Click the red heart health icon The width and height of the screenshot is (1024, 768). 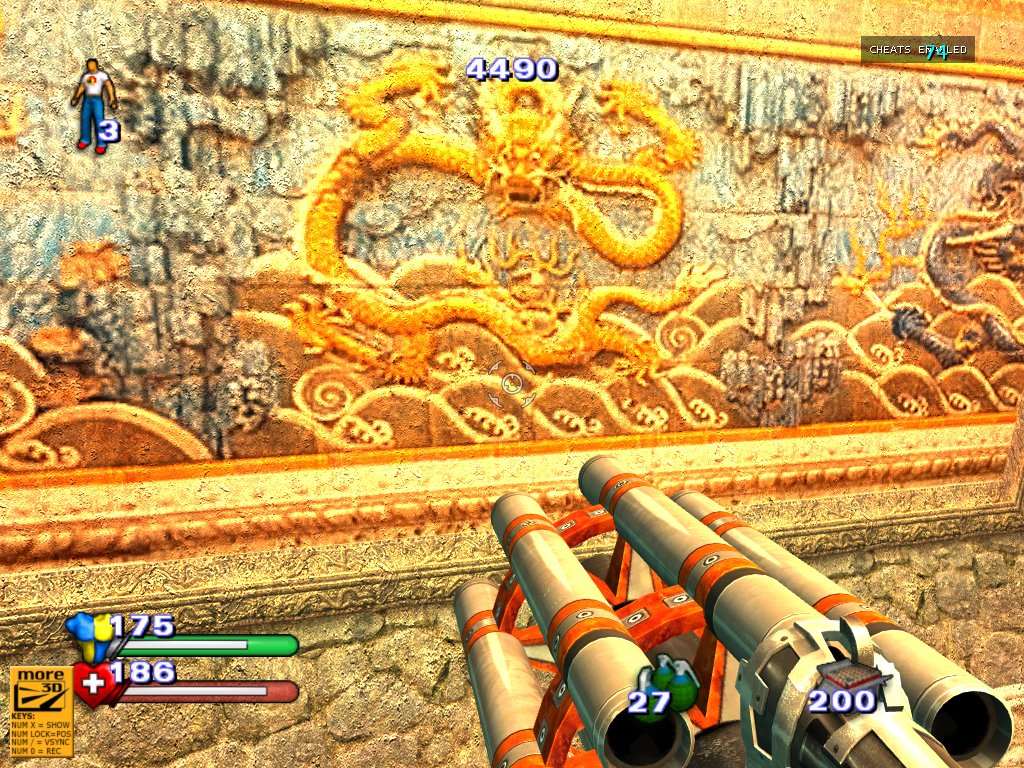coord(93,685)
